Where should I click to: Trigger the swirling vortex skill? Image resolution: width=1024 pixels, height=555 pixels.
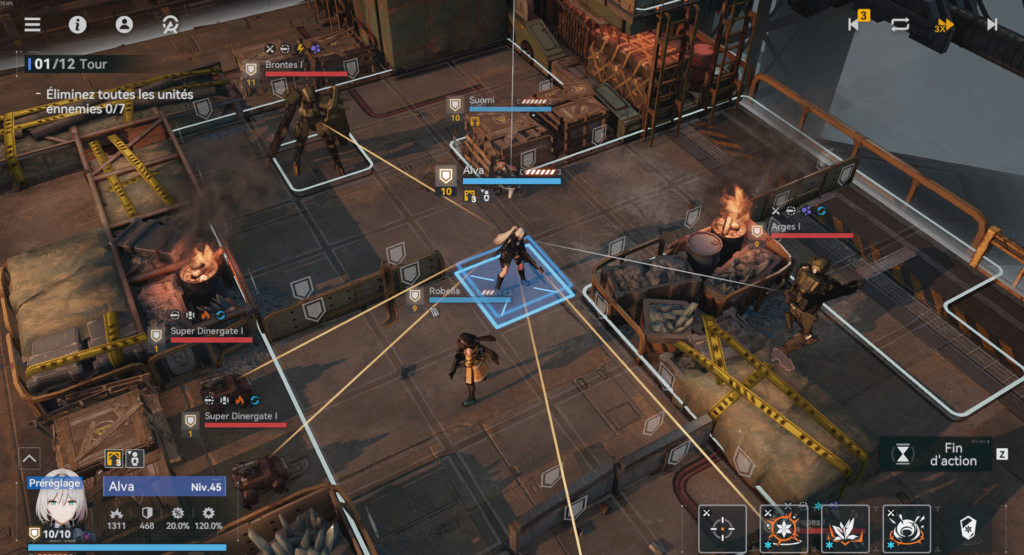coord(907,528)
